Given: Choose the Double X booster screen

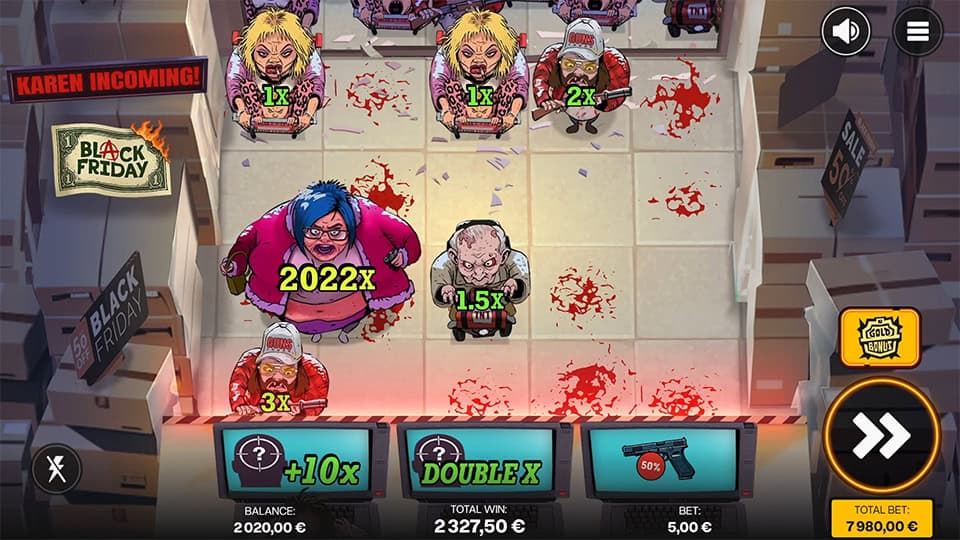Looking at the screenshot, I should click(x=484, y=461).
